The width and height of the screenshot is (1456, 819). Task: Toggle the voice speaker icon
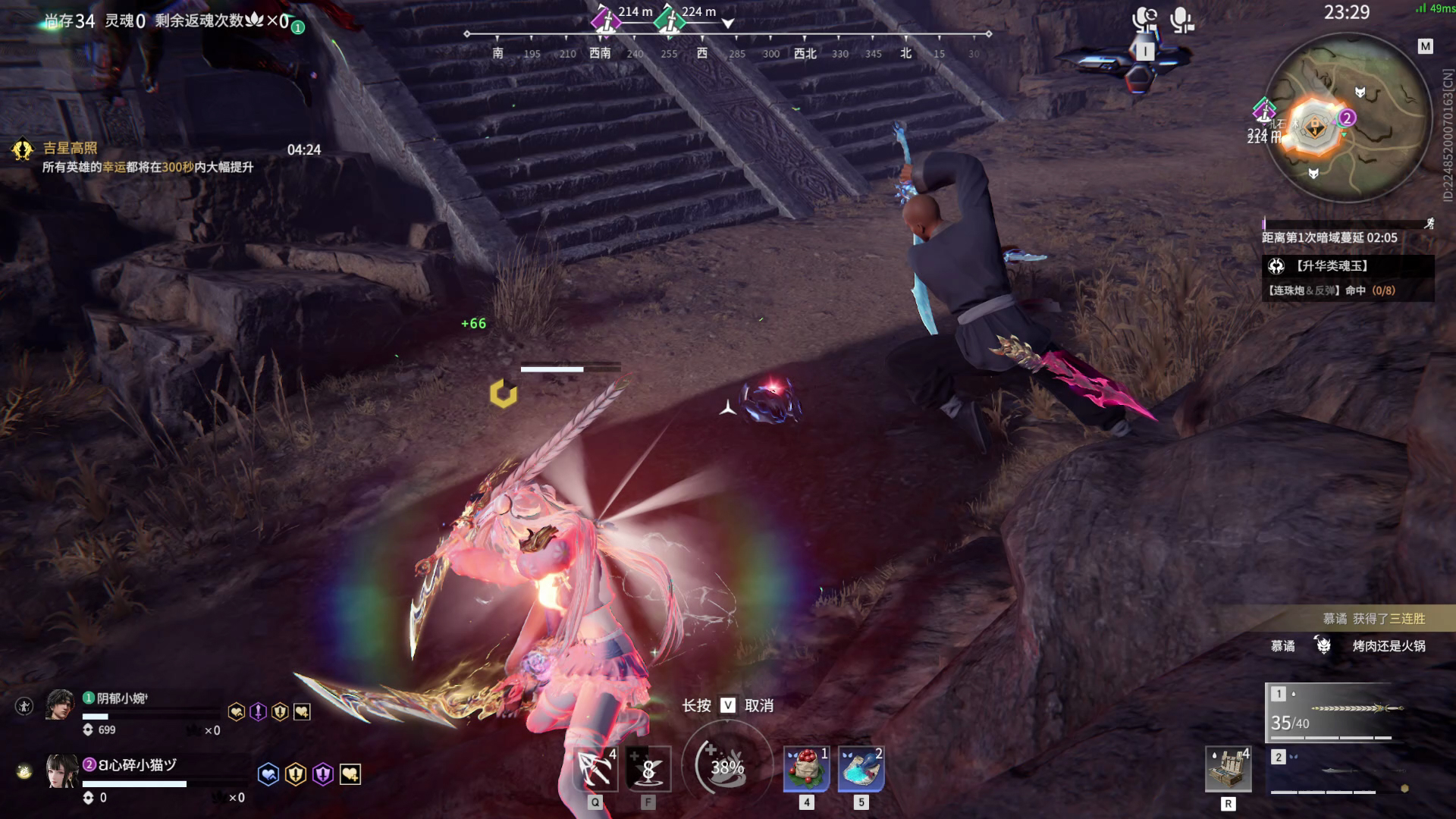1144,20
